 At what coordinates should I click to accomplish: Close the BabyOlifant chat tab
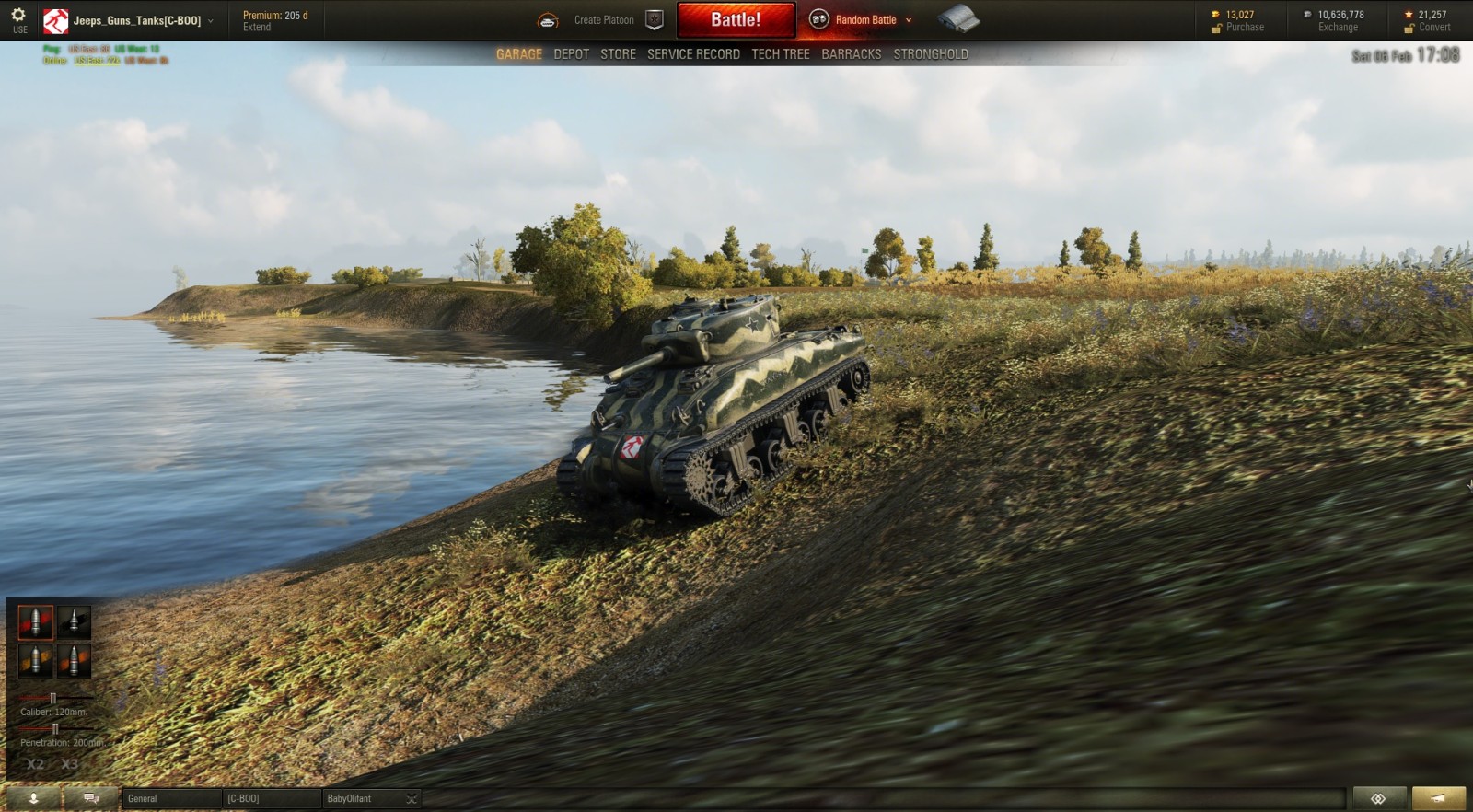tap(412, 798)
